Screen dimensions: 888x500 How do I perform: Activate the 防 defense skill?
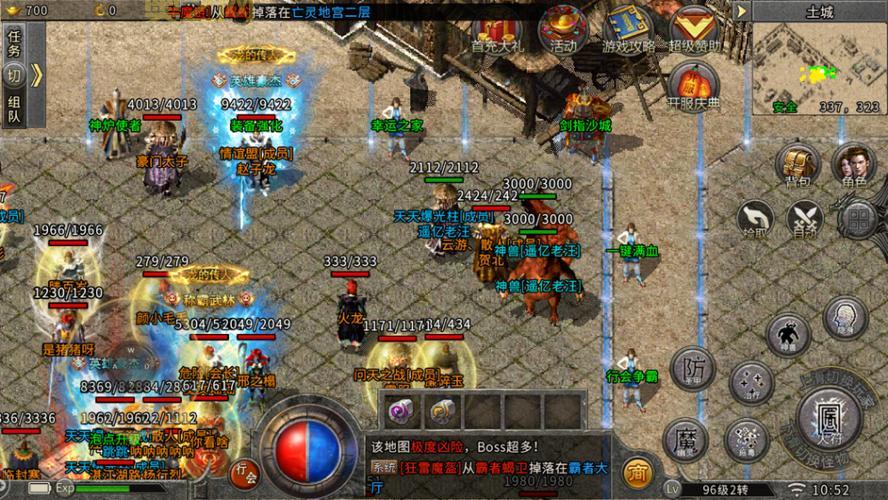tap(693, 368)
